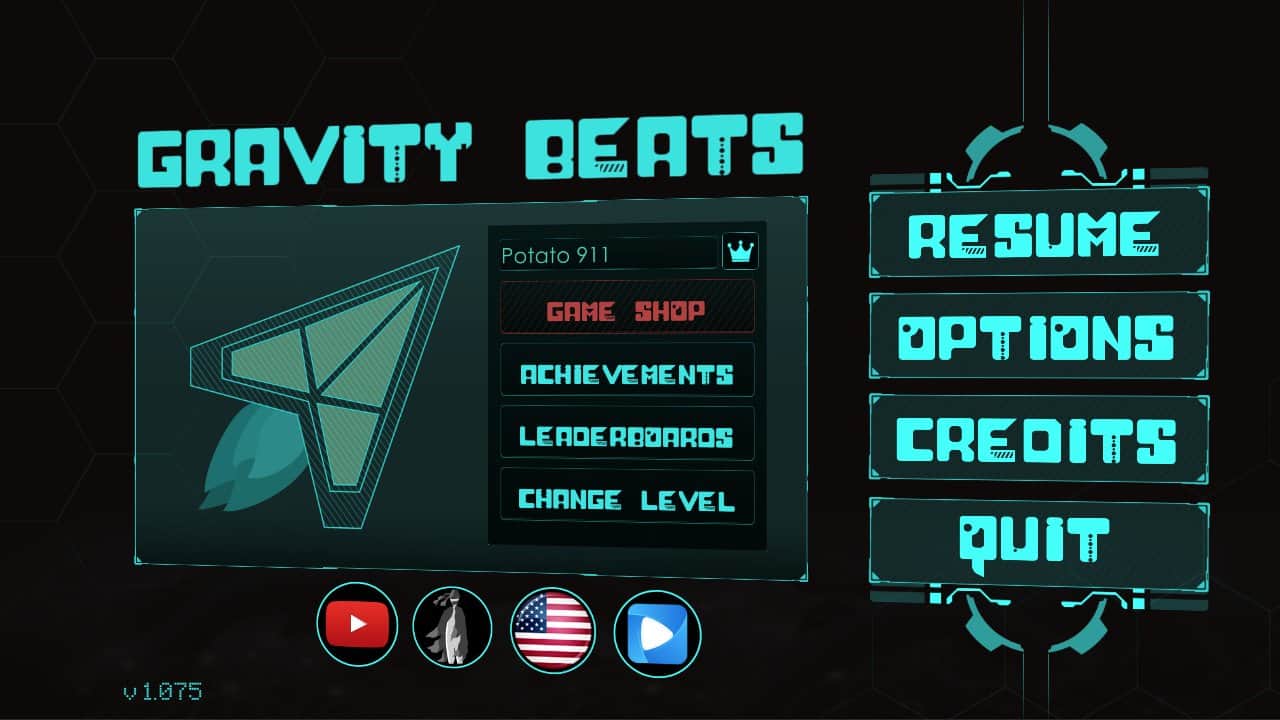Screen dimensions: 1280x720
Task: Click the Gravity Beats title text
Action: (x=470, y=148)
